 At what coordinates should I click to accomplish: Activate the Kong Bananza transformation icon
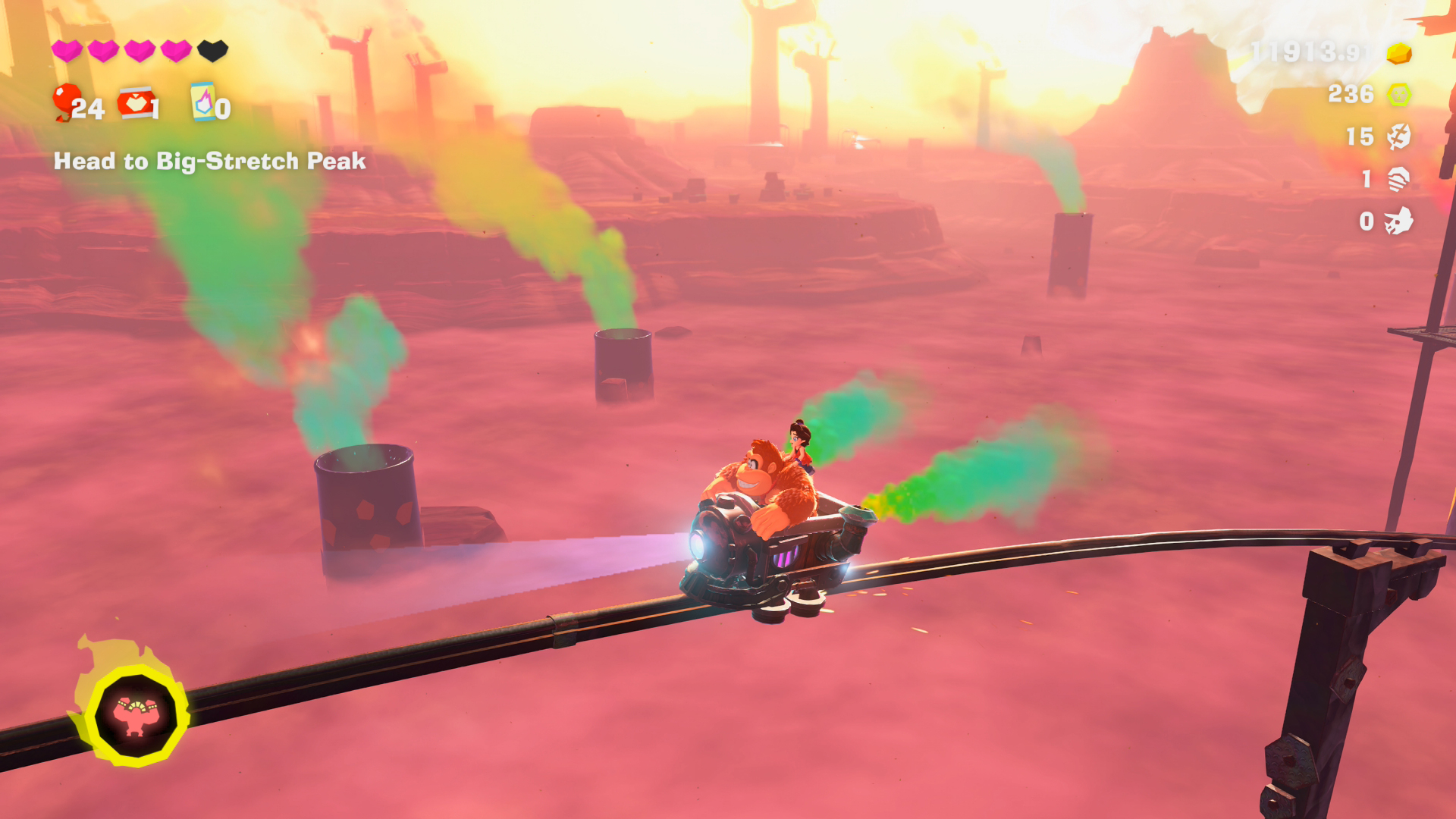click(136, 715)
